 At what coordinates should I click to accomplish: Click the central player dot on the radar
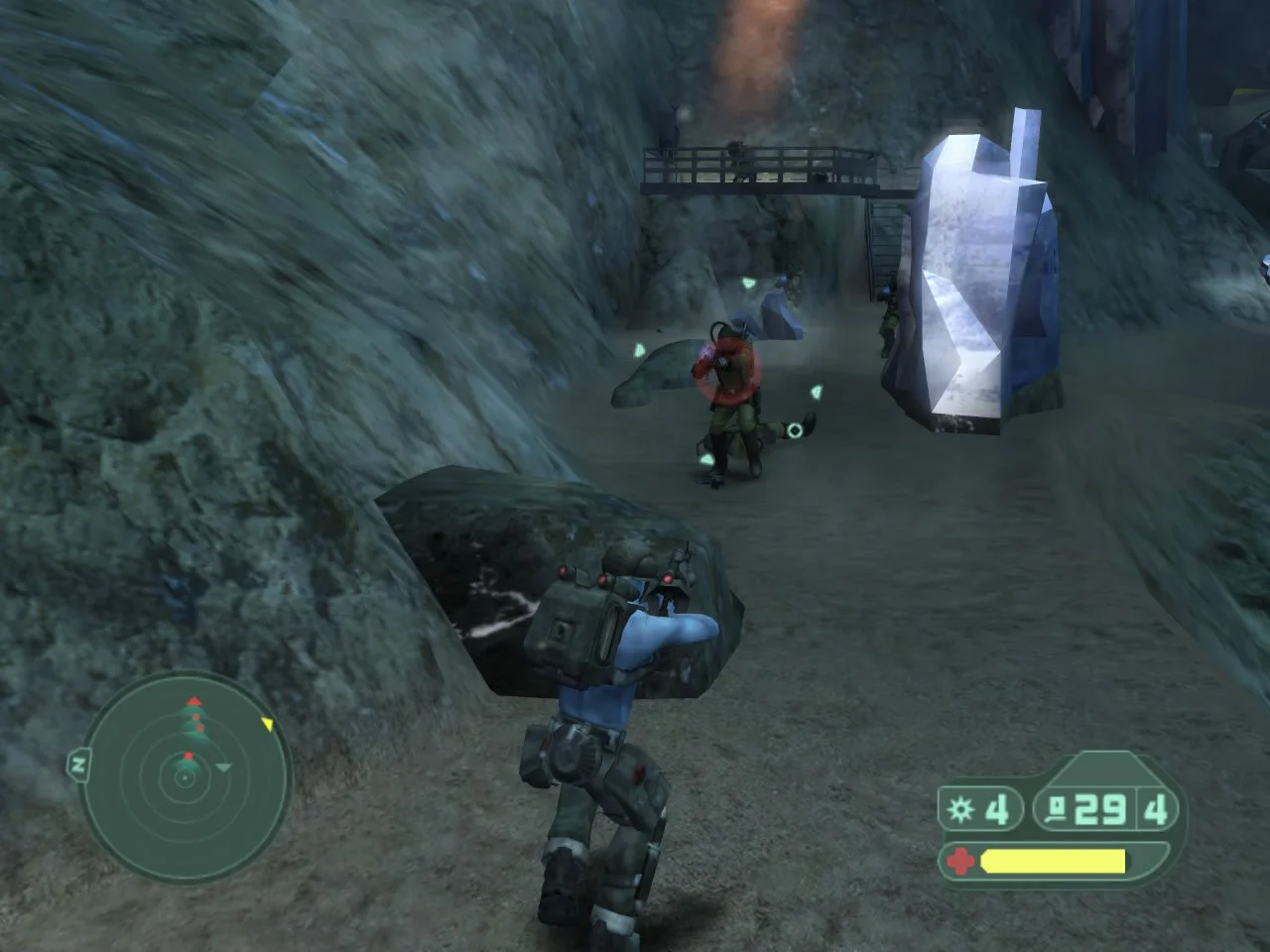(185, 777)
